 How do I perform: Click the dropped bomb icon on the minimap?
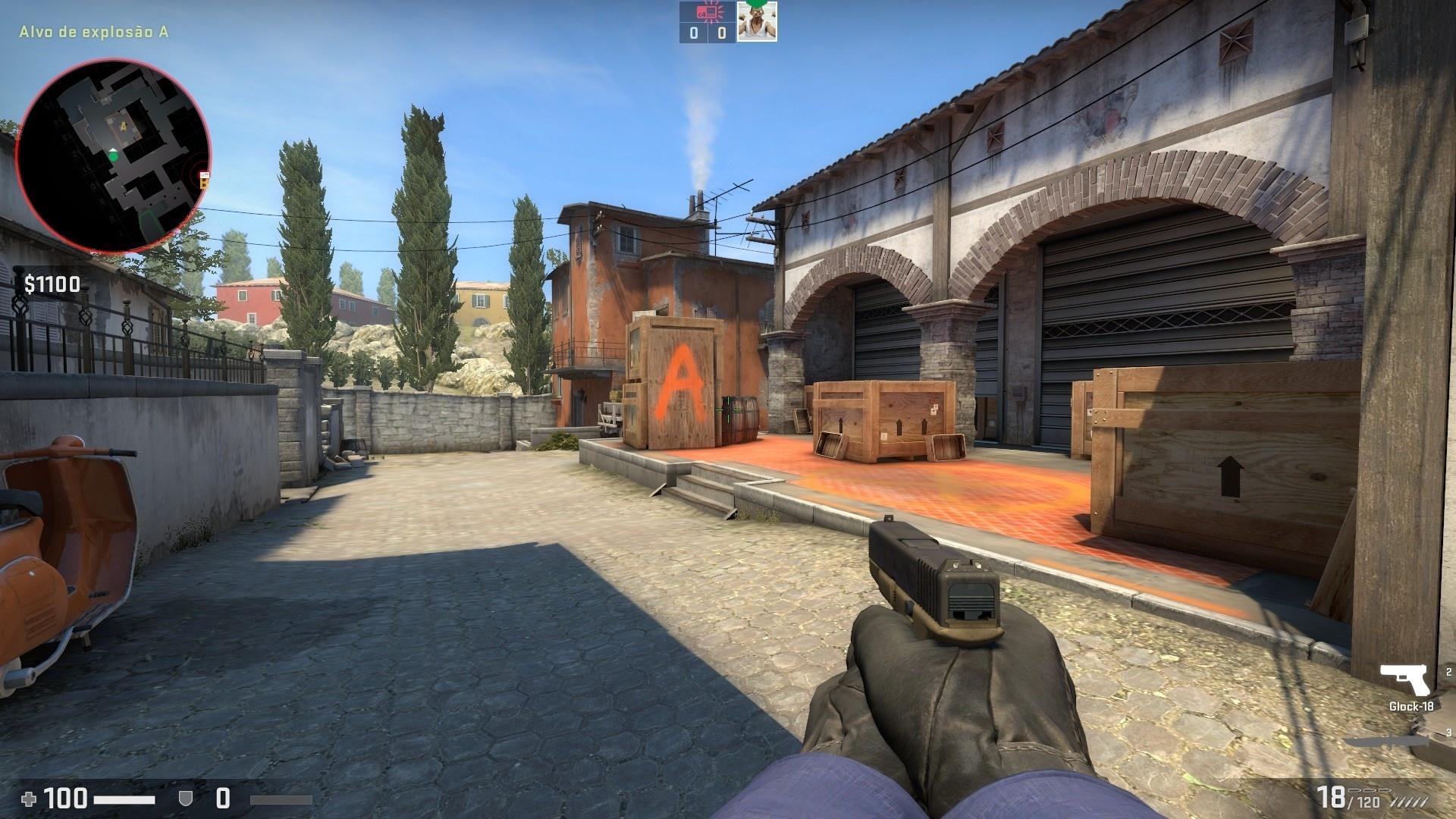203,179
